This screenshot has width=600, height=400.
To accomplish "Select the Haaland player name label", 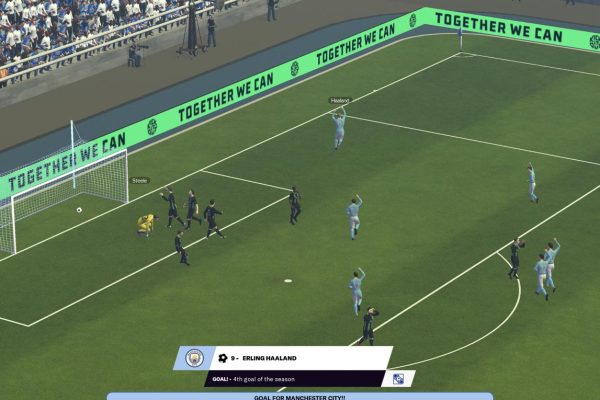I will pos(340,101).
